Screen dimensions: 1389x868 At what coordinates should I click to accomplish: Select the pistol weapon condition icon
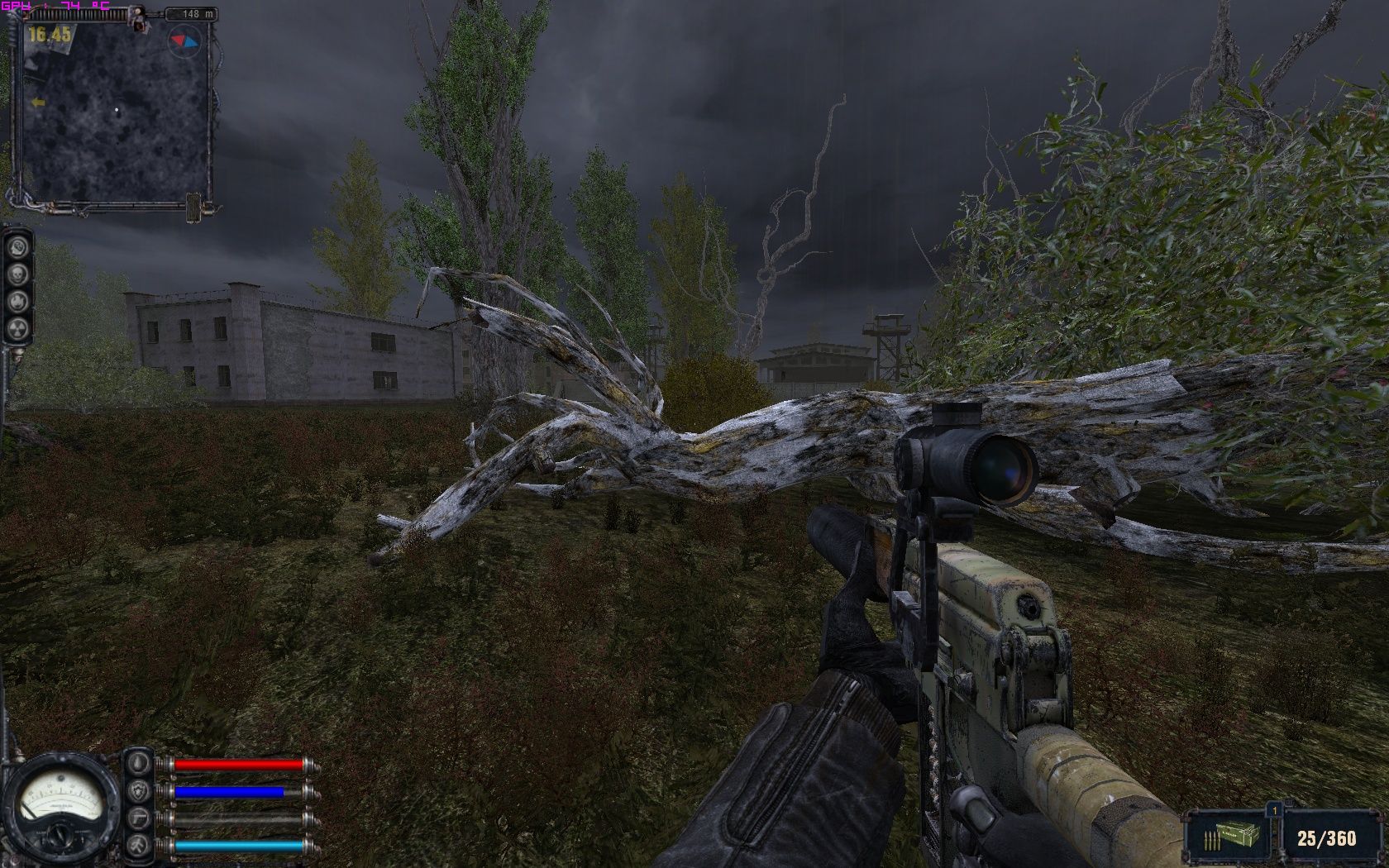pos(139,818)
